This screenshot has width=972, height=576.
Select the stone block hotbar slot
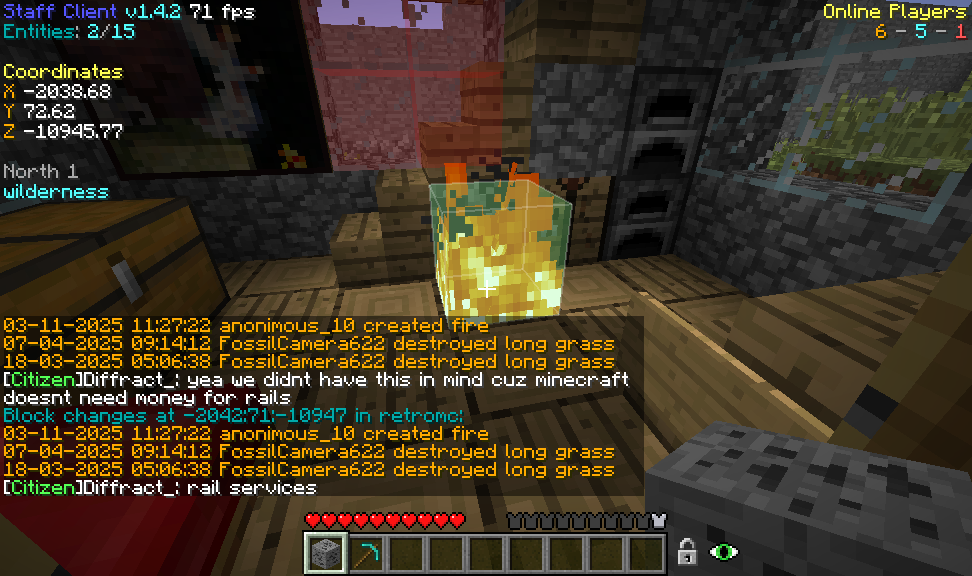[325, 553]
